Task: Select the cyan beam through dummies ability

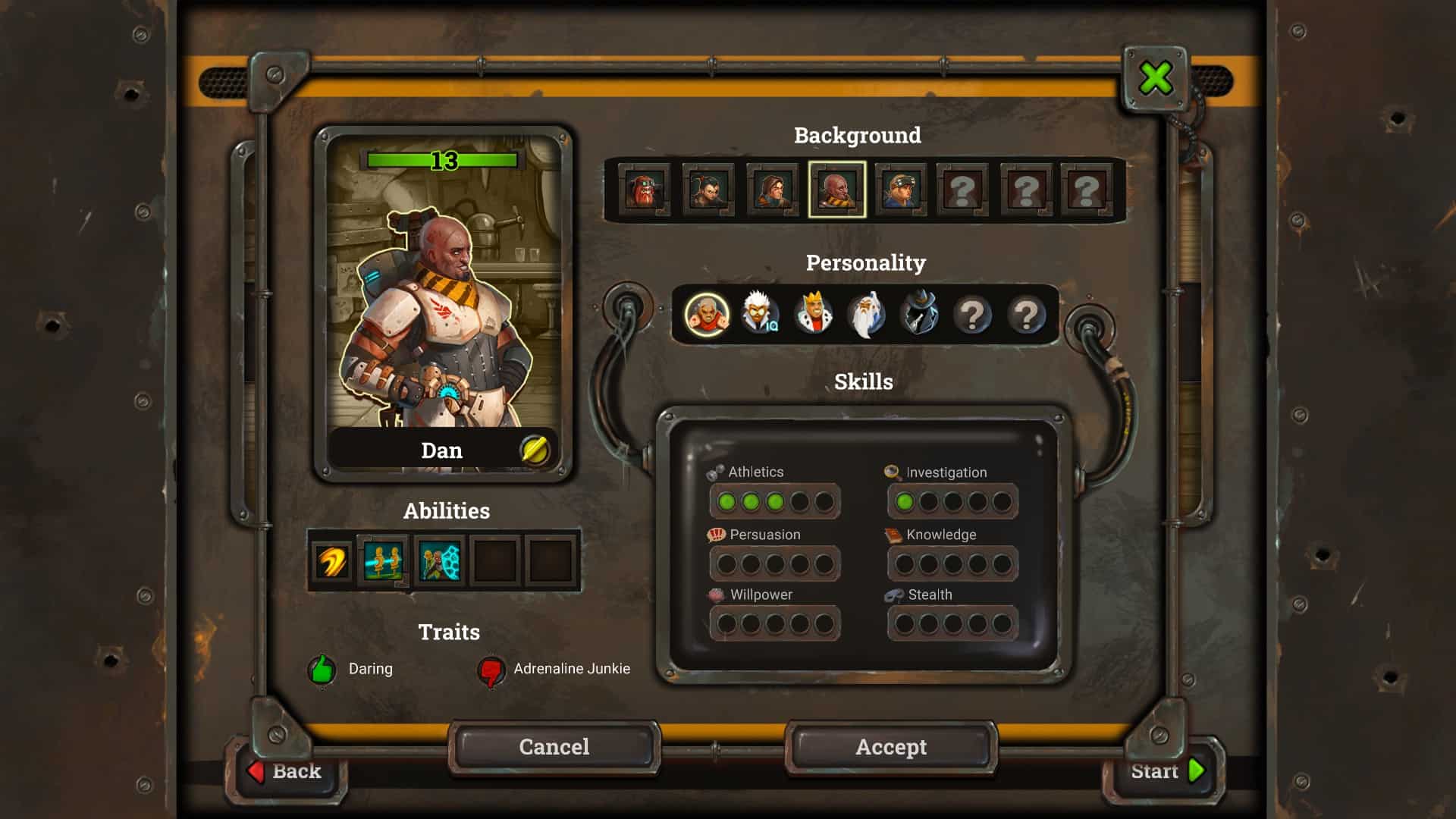Action: pos(383,562)
